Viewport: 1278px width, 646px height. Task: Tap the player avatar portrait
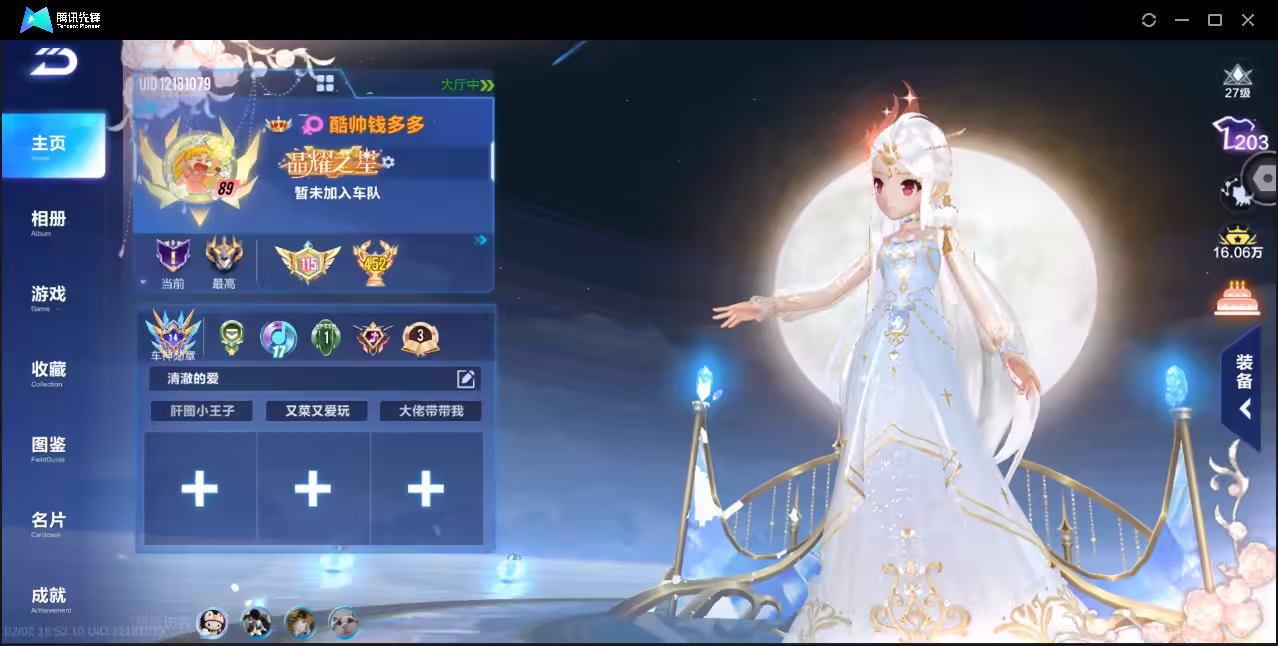(194, 162)
